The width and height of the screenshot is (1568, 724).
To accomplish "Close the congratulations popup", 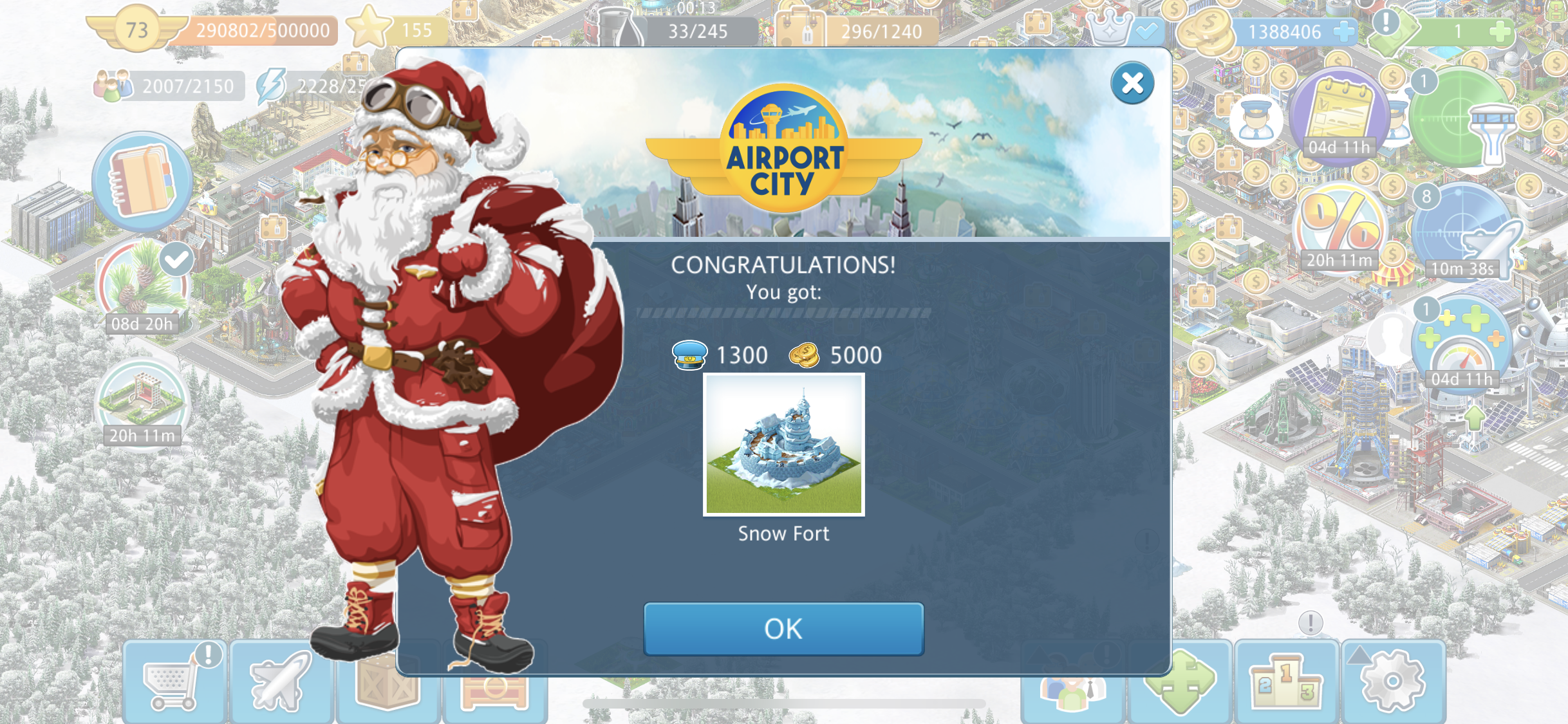I will [x=1132, y=84].
